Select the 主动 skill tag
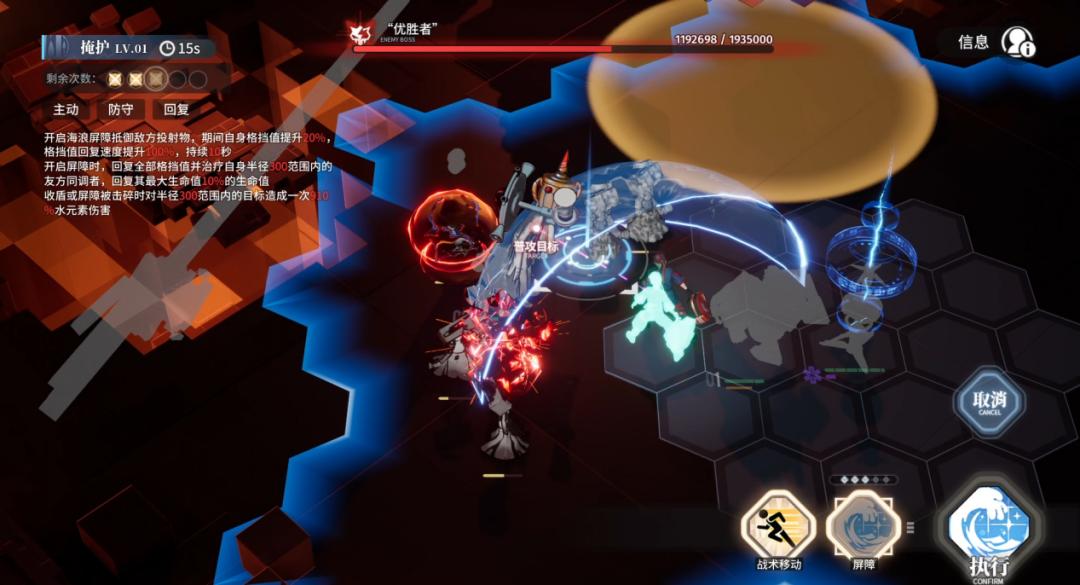The height and width of the screenshot is (585, 1080). click(x=66, y=110)
